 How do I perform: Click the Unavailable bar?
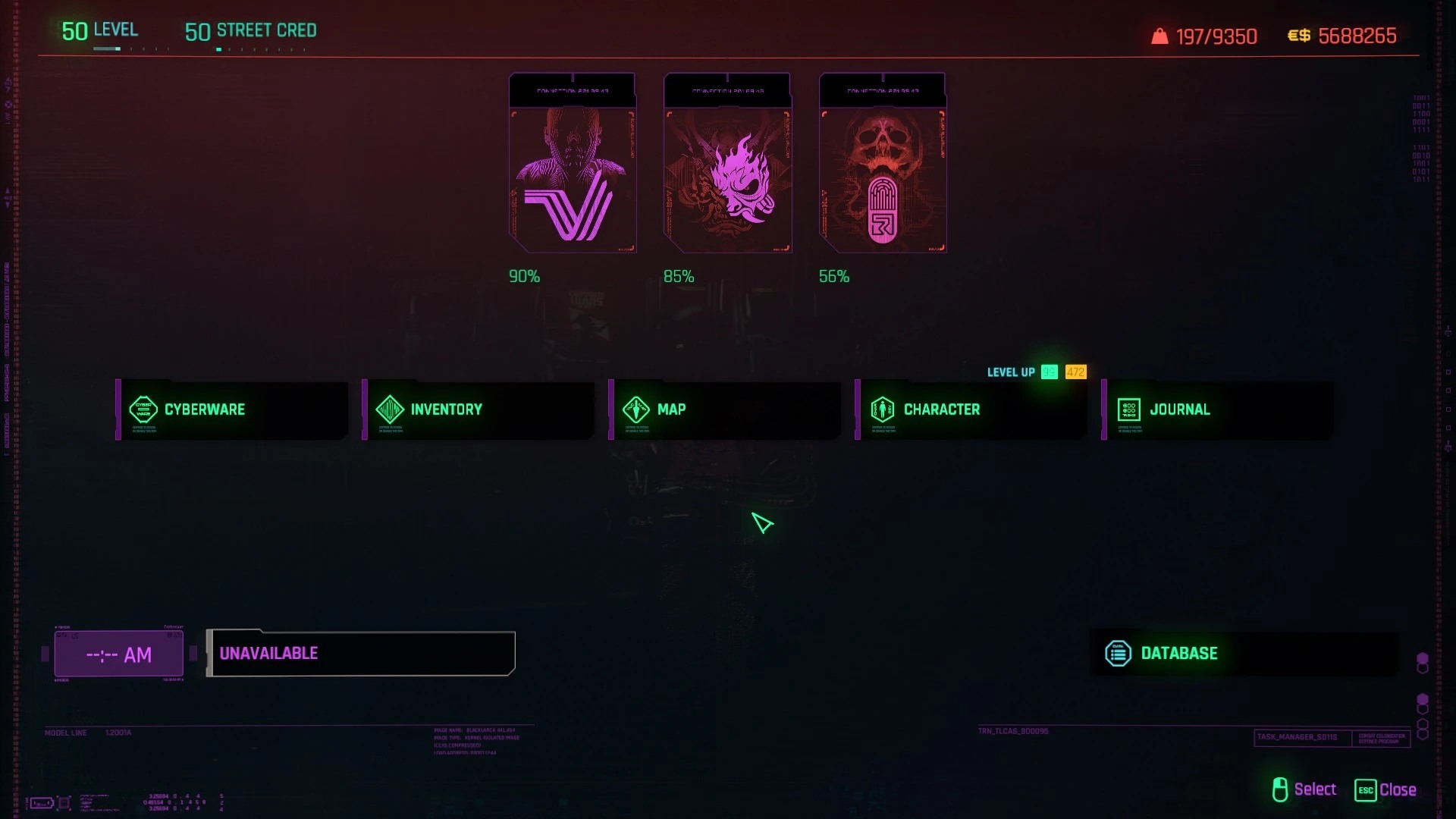(x=362, y=654)
